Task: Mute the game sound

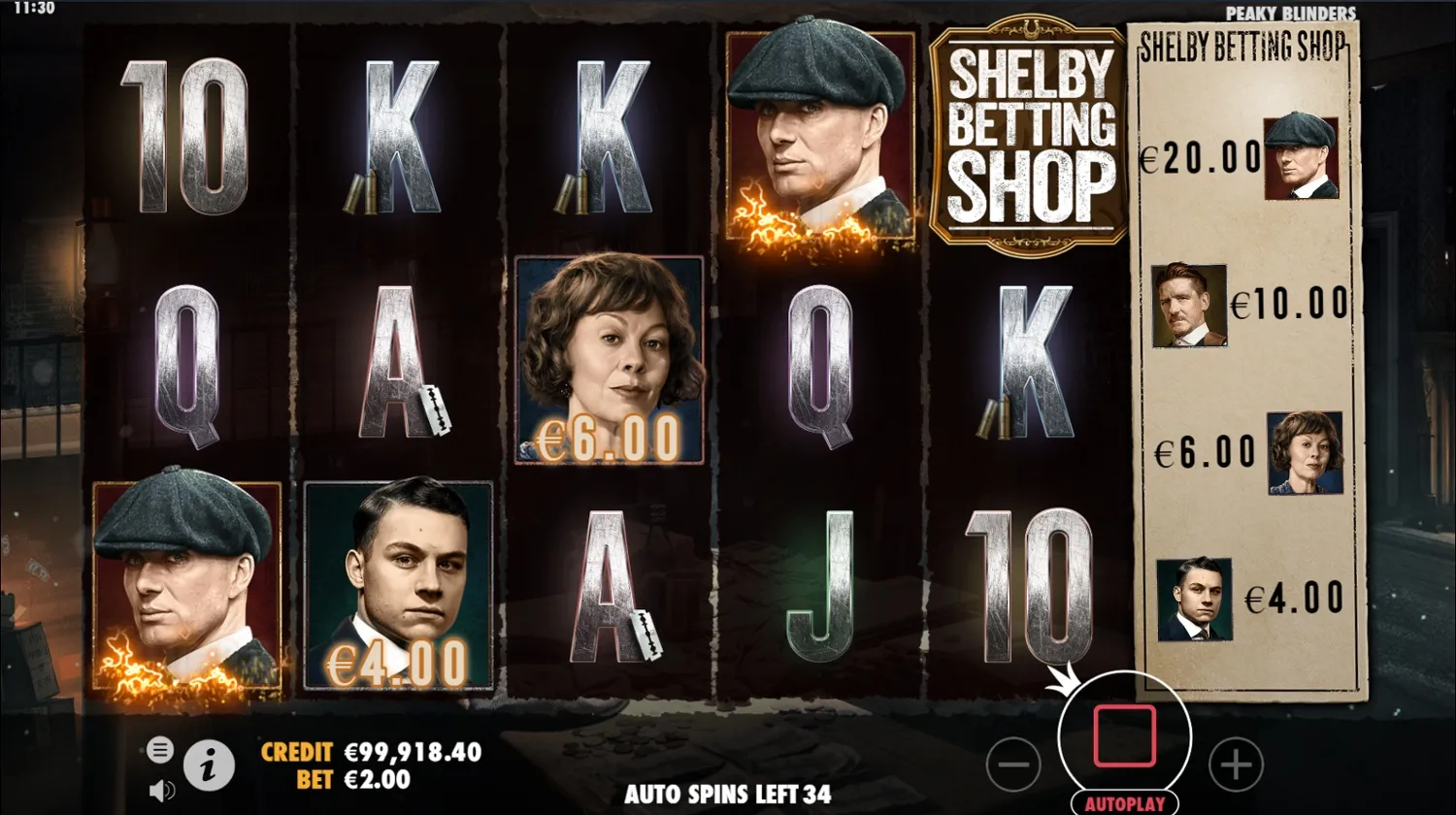Action: pyautogui.click(x=160, y=790)
